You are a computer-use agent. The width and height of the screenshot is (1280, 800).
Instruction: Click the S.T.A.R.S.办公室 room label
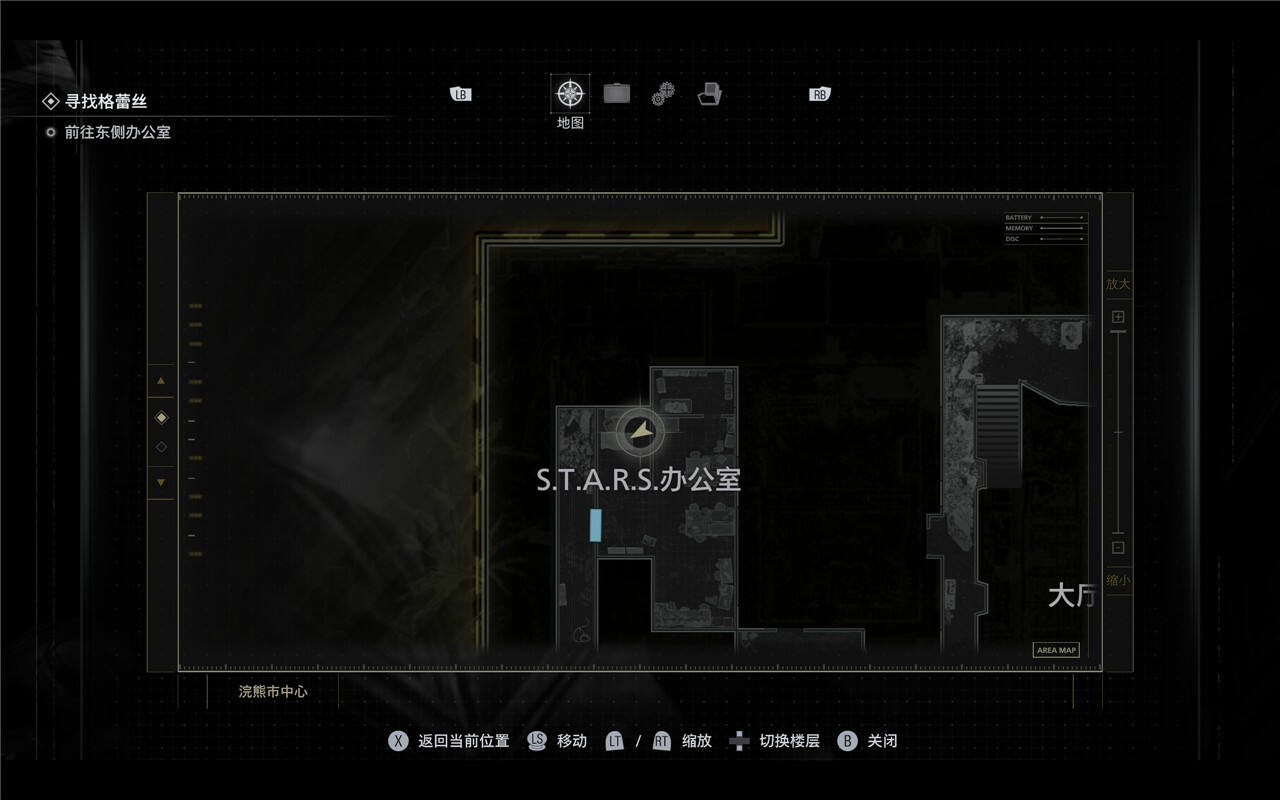(638, 480)
